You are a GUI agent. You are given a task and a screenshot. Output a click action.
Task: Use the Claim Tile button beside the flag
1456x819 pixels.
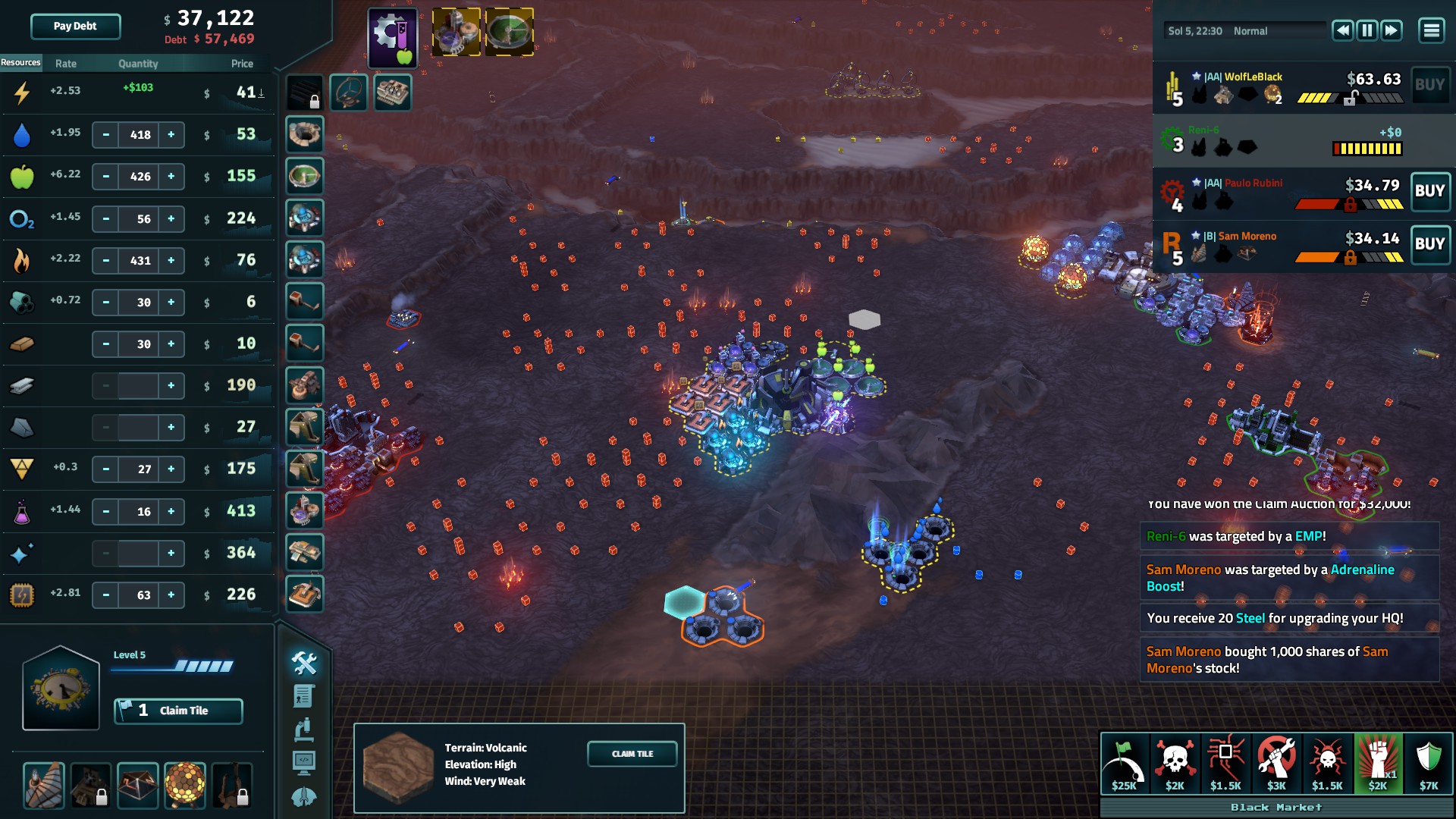(178, 711)
